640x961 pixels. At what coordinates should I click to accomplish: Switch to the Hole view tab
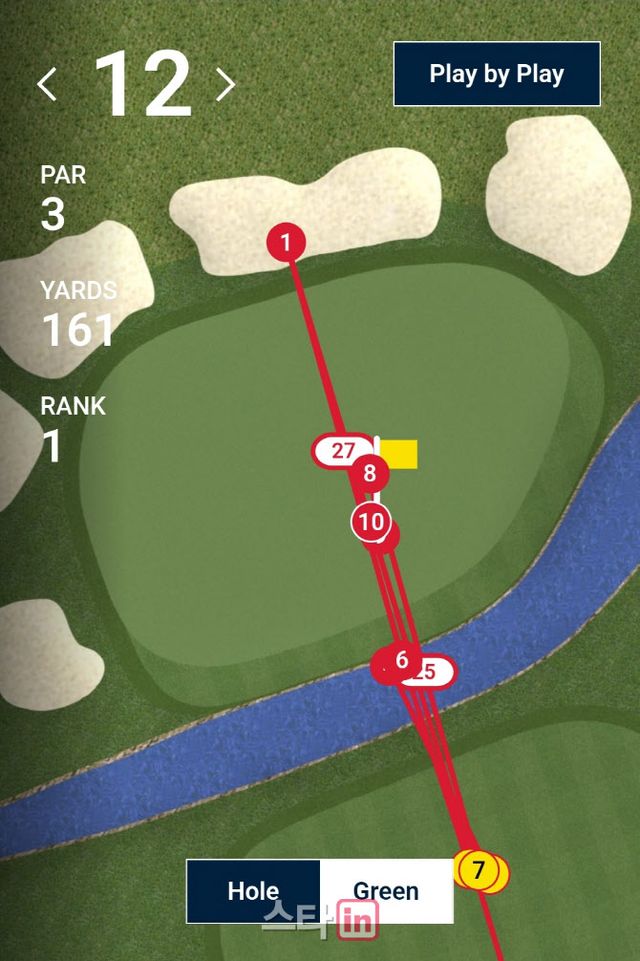coord(253,891)
